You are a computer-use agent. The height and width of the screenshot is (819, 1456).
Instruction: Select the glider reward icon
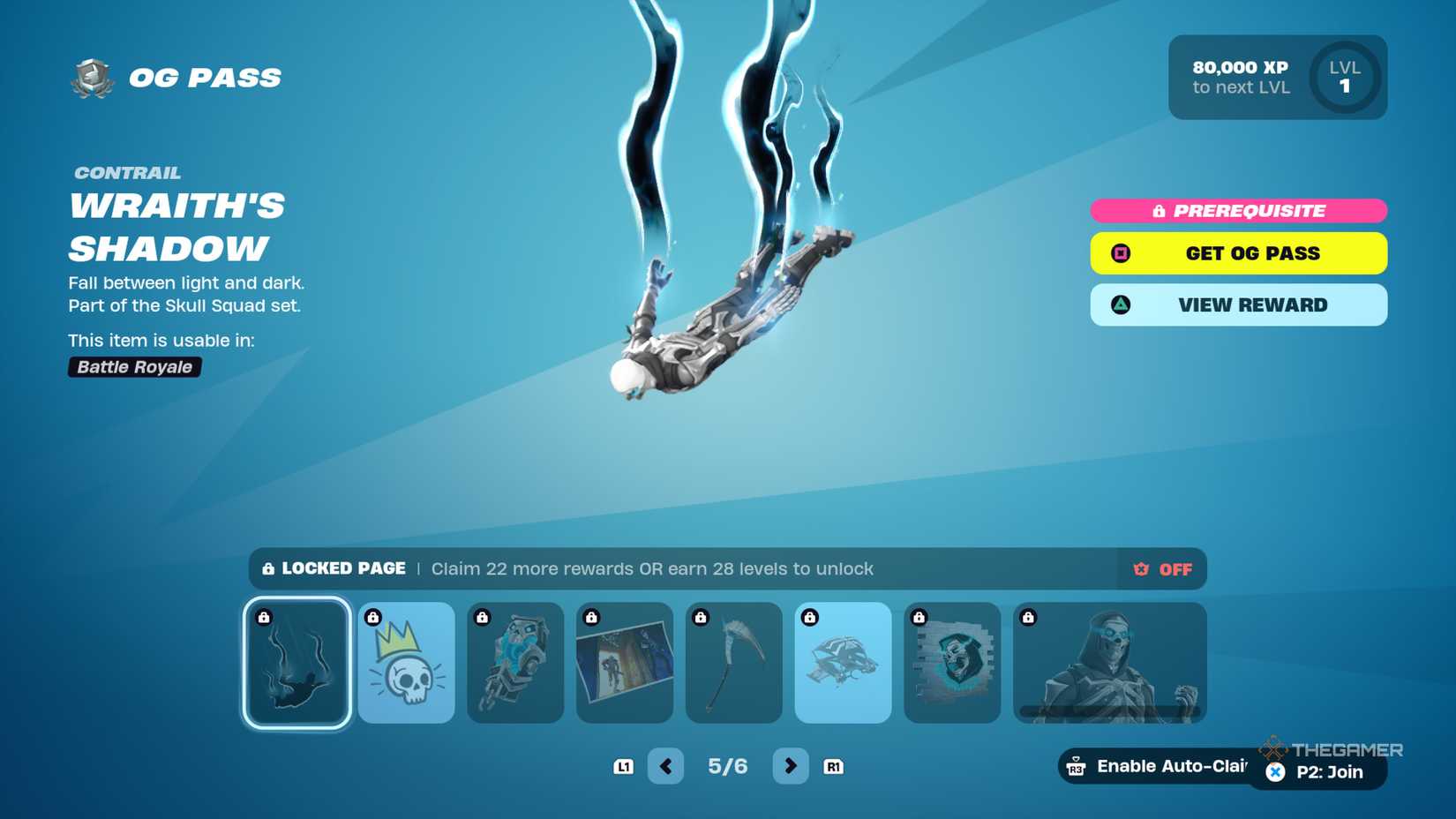tap(843, 663)
